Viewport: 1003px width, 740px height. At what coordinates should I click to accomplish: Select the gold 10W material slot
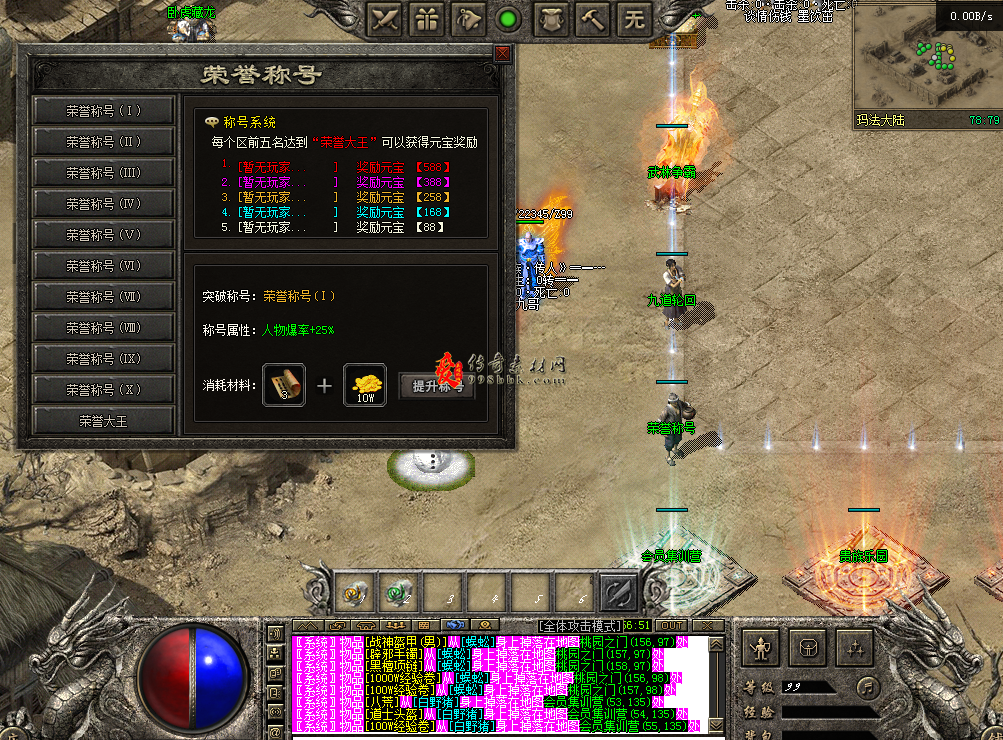click(x=365, y=385)
